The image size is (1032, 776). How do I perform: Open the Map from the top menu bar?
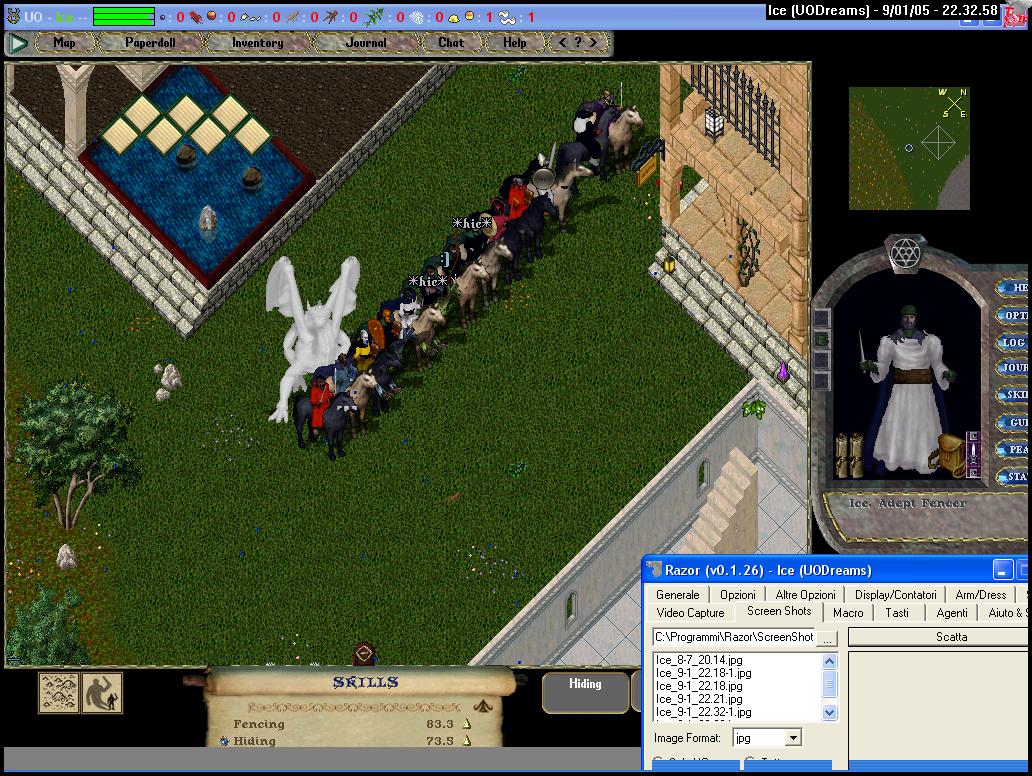tap(64, 43)
